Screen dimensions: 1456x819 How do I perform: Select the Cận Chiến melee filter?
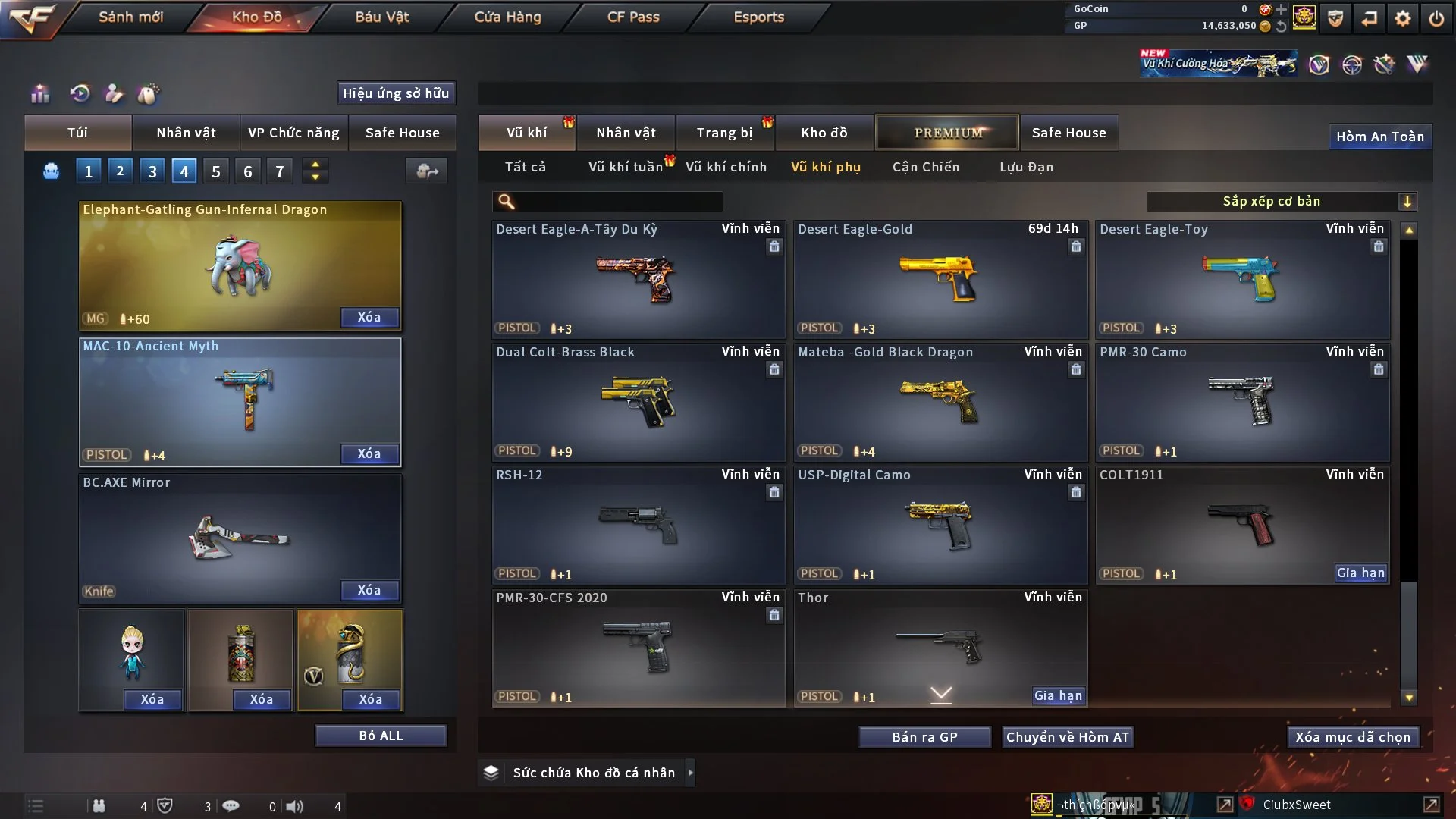tap(925, 167)
